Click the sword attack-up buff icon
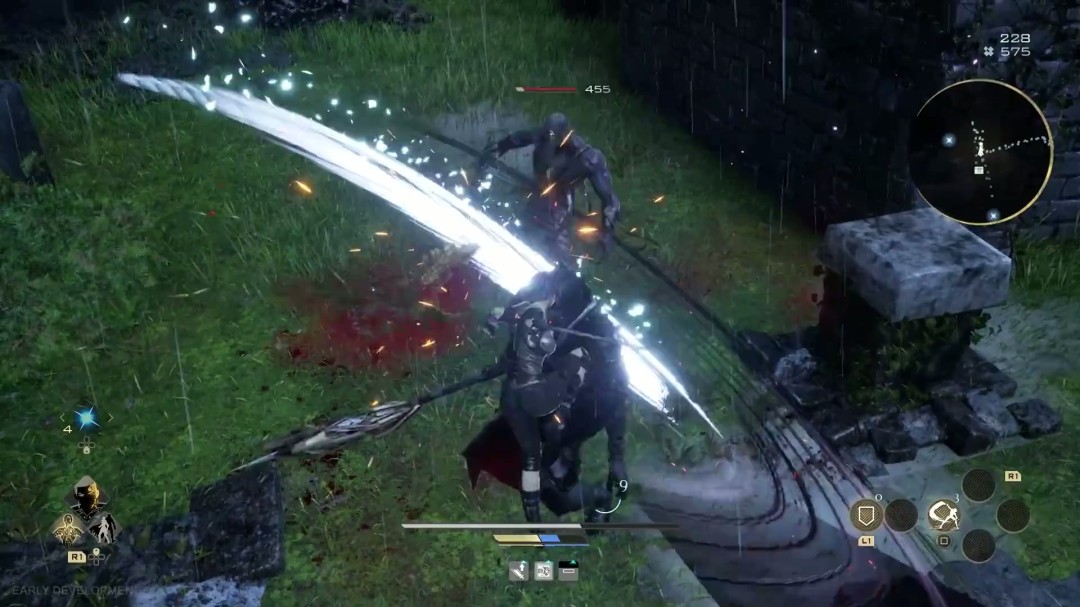 [519, 571]
